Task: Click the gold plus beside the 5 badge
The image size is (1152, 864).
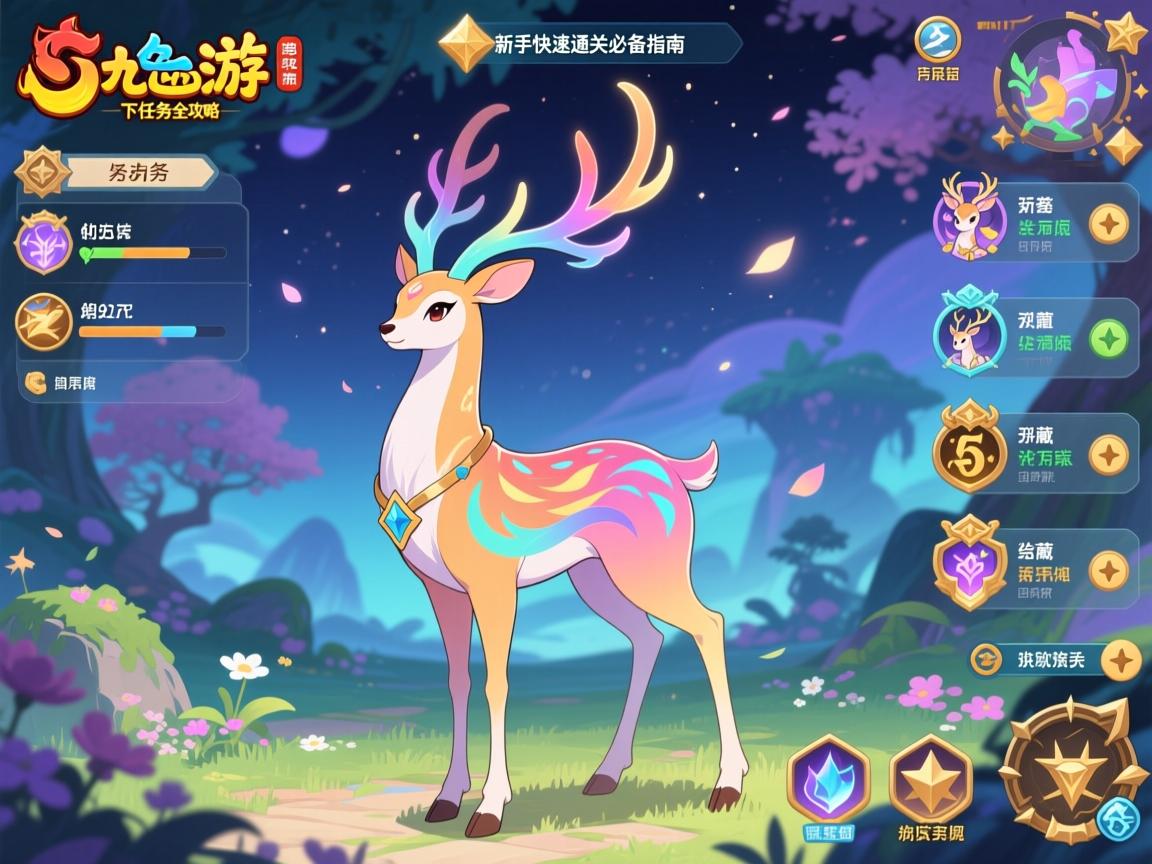Action: coord(1108,455)
